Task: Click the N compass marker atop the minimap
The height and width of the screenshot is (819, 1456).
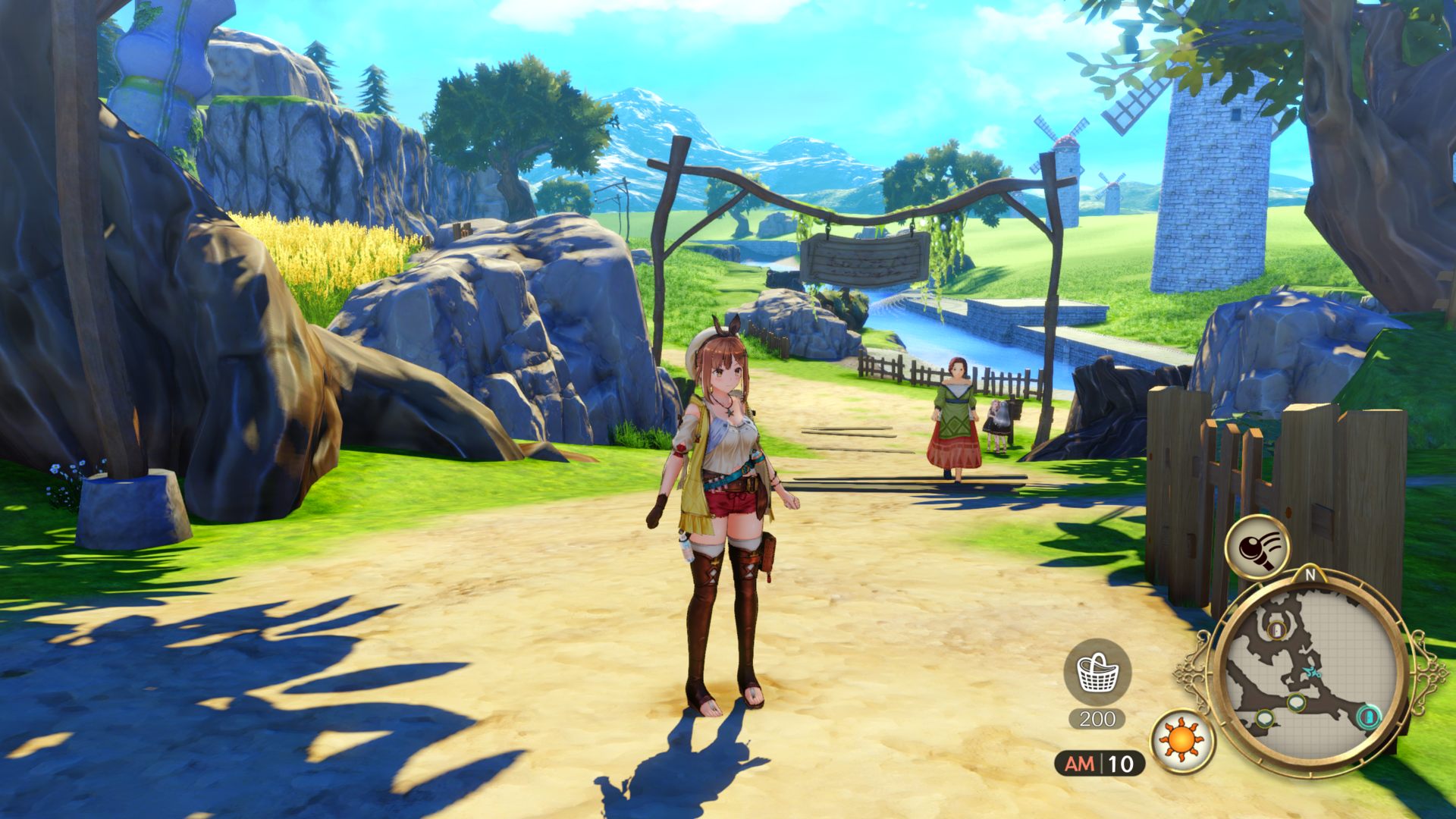Action: point(1310,575)
